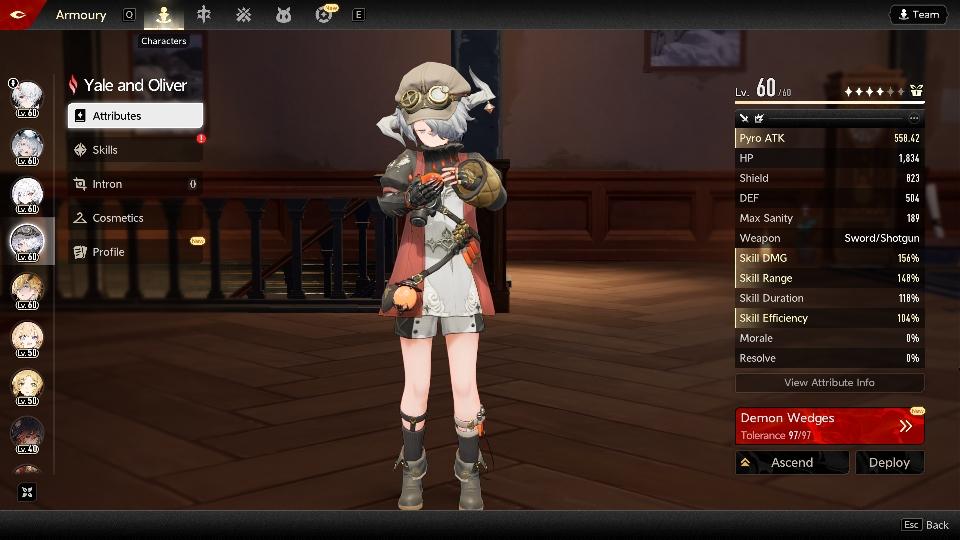Open the ellipsis options above attributes
The height and width of the screenshot is (540, 960).
pos(913,118)
